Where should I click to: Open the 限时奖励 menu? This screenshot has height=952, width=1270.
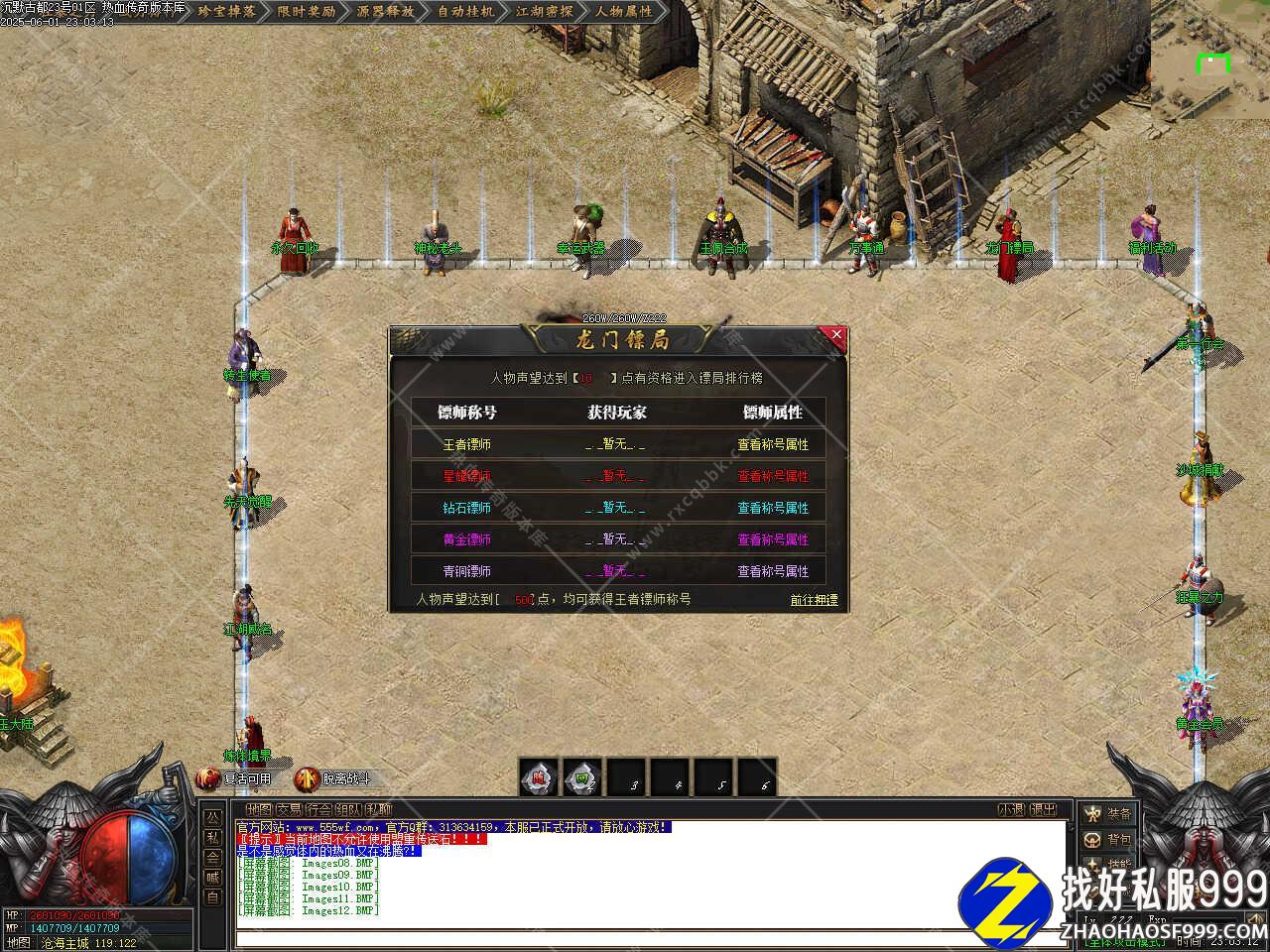click(306, 12)
